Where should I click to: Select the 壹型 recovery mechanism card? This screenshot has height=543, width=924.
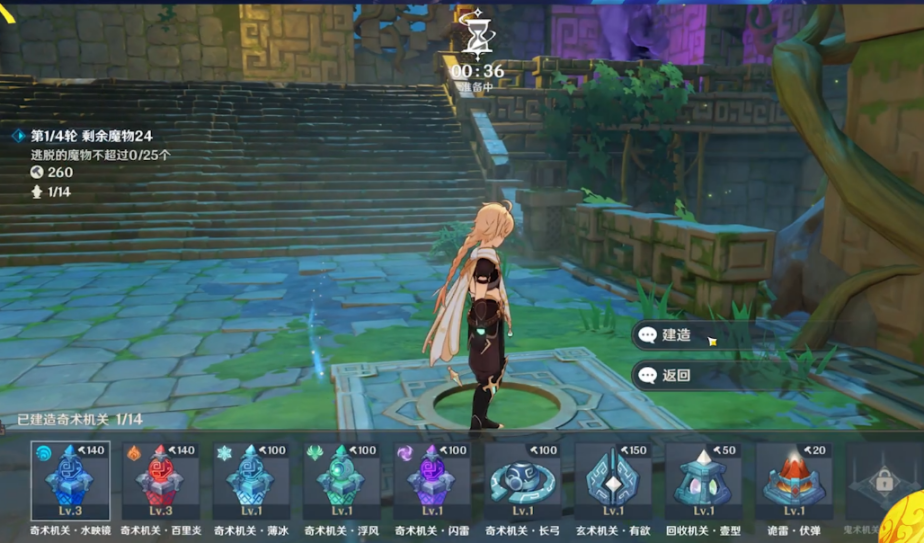pyautogui.click(x=704, y=480)
